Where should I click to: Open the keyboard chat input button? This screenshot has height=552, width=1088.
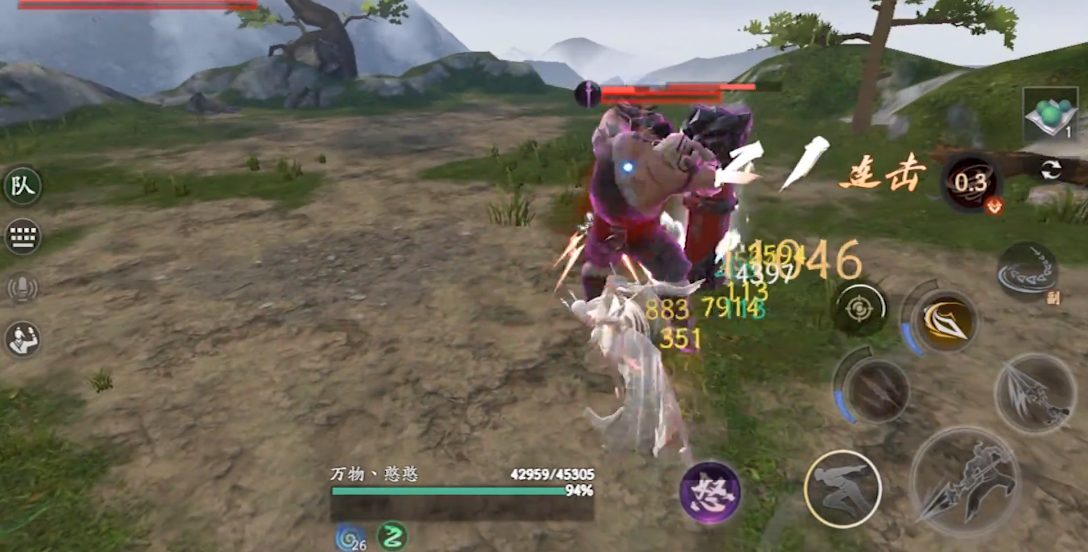click(22, 237)
